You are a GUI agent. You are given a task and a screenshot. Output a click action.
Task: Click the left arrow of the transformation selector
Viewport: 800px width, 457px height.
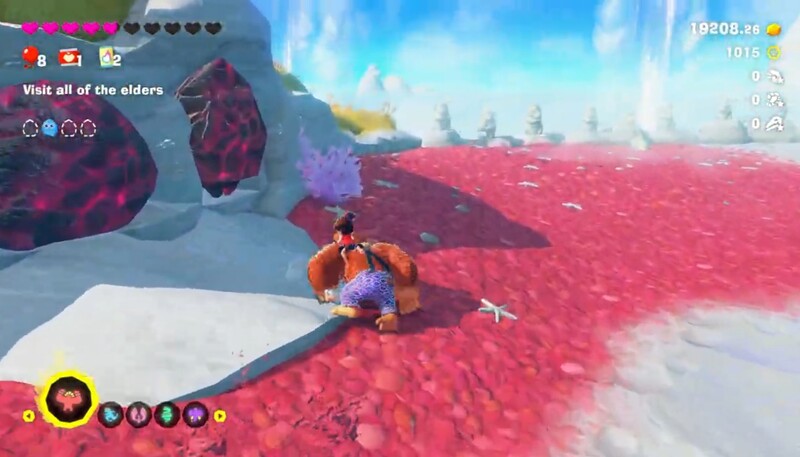click(x=28, y=415)
